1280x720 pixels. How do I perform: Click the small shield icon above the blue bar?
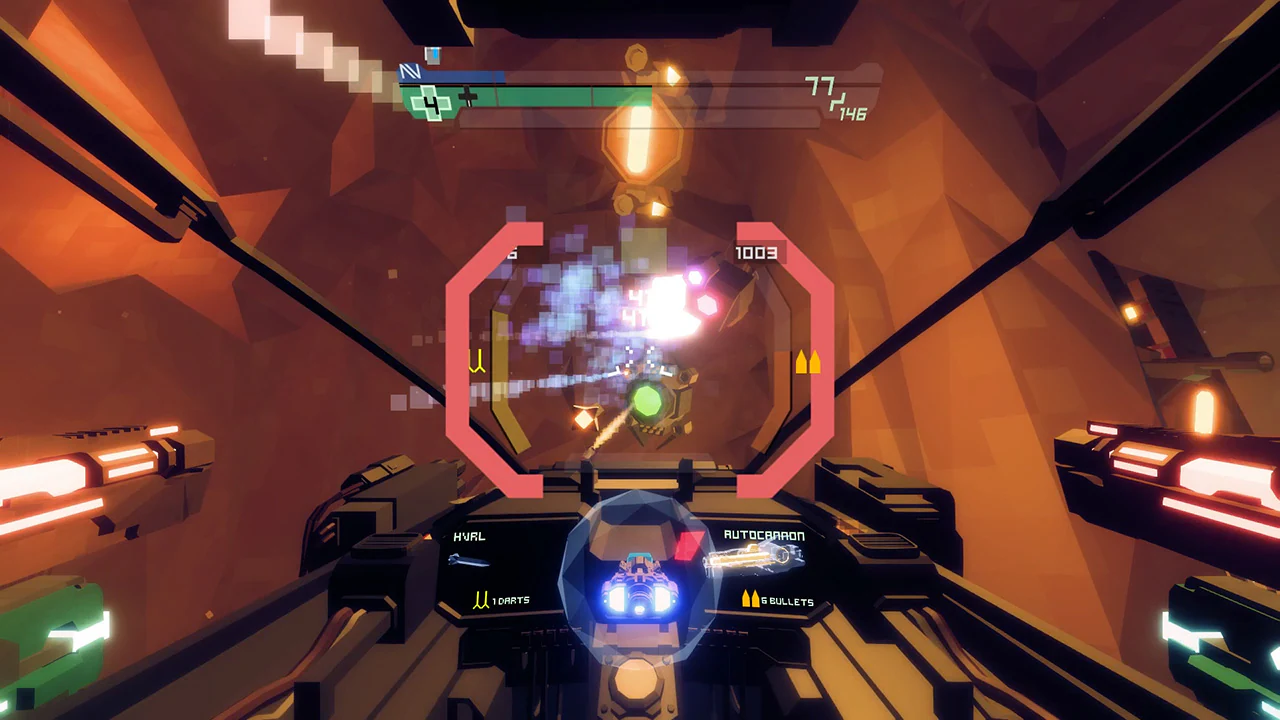coord(432,57)
